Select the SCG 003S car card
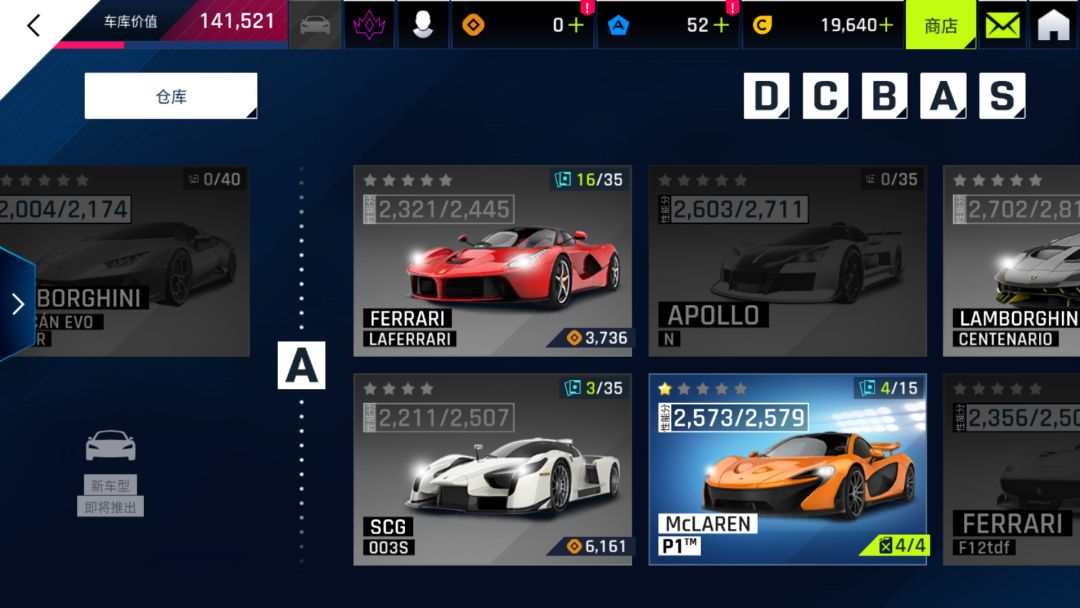The height and width of the screenshot is (608, 1080). [x=492, y=469]
